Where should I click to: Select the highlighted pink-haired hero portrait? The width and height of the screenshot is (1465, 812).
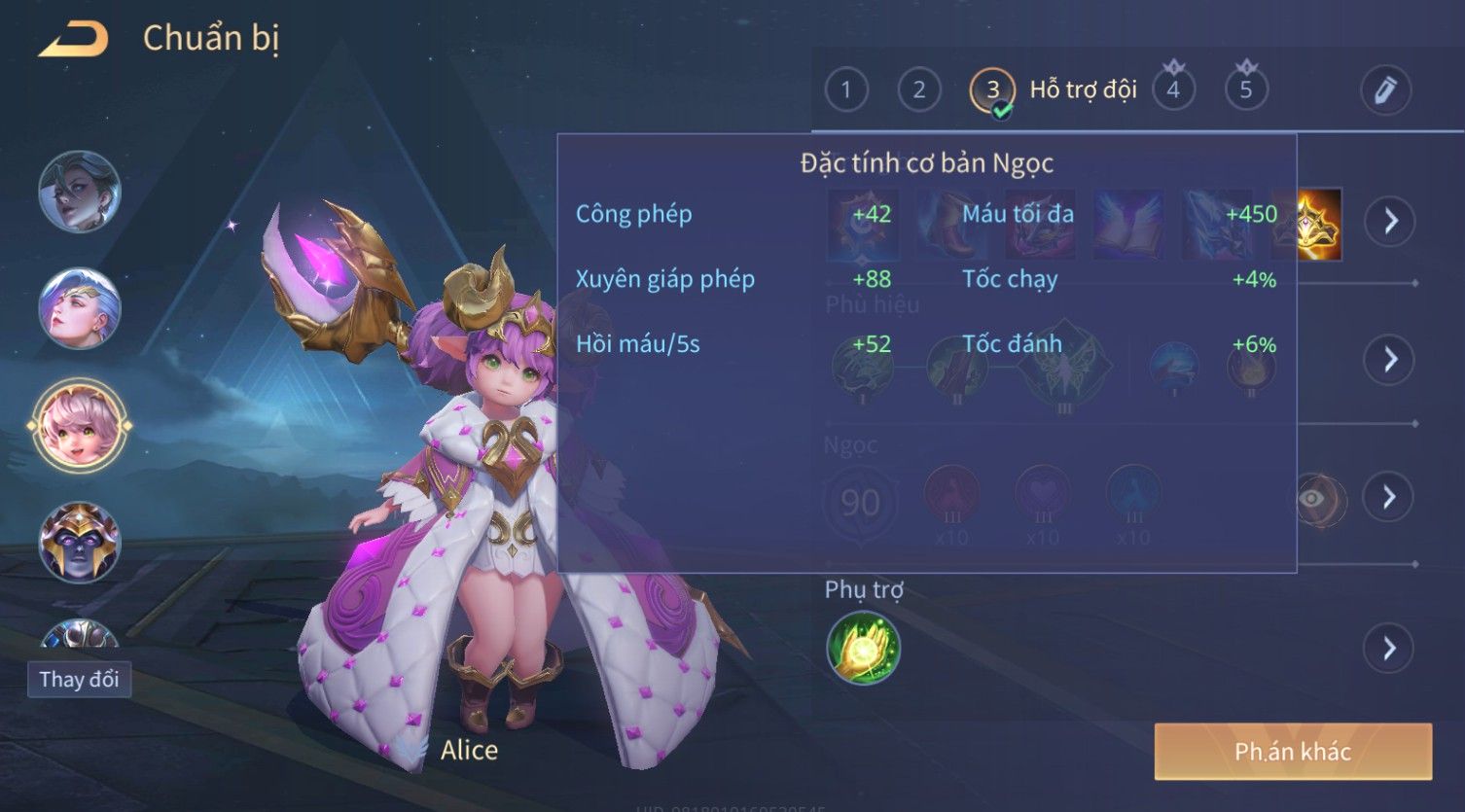(80, 425)
